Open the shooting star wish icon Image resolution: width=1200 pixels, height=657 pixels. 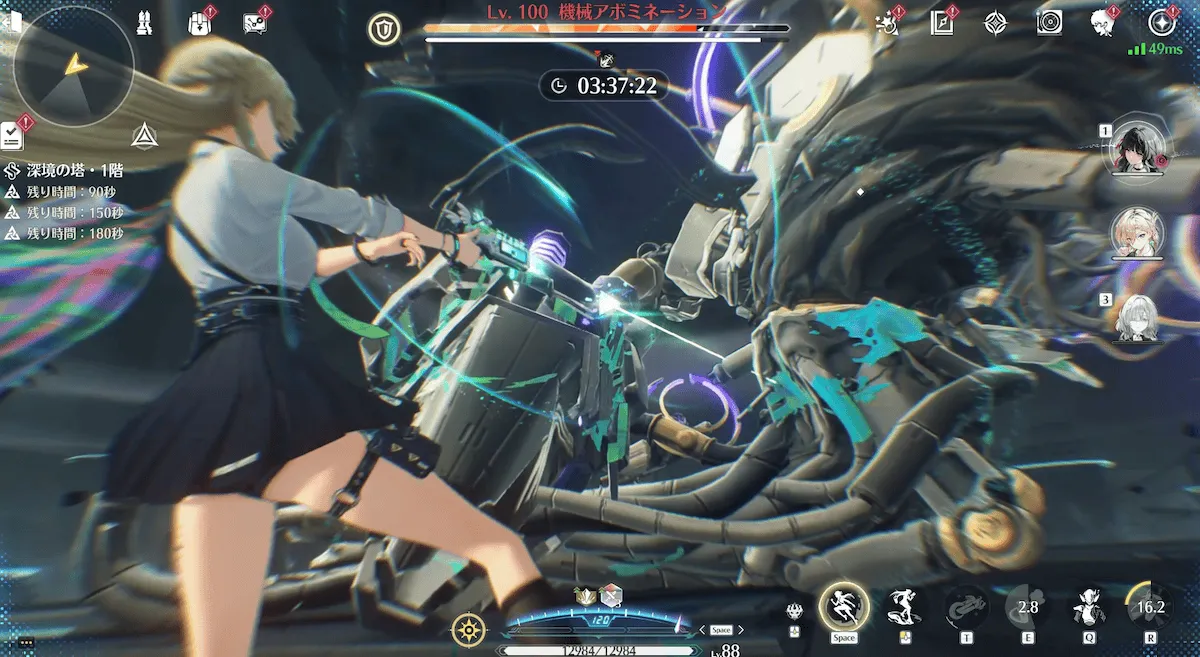pos(886,22)
